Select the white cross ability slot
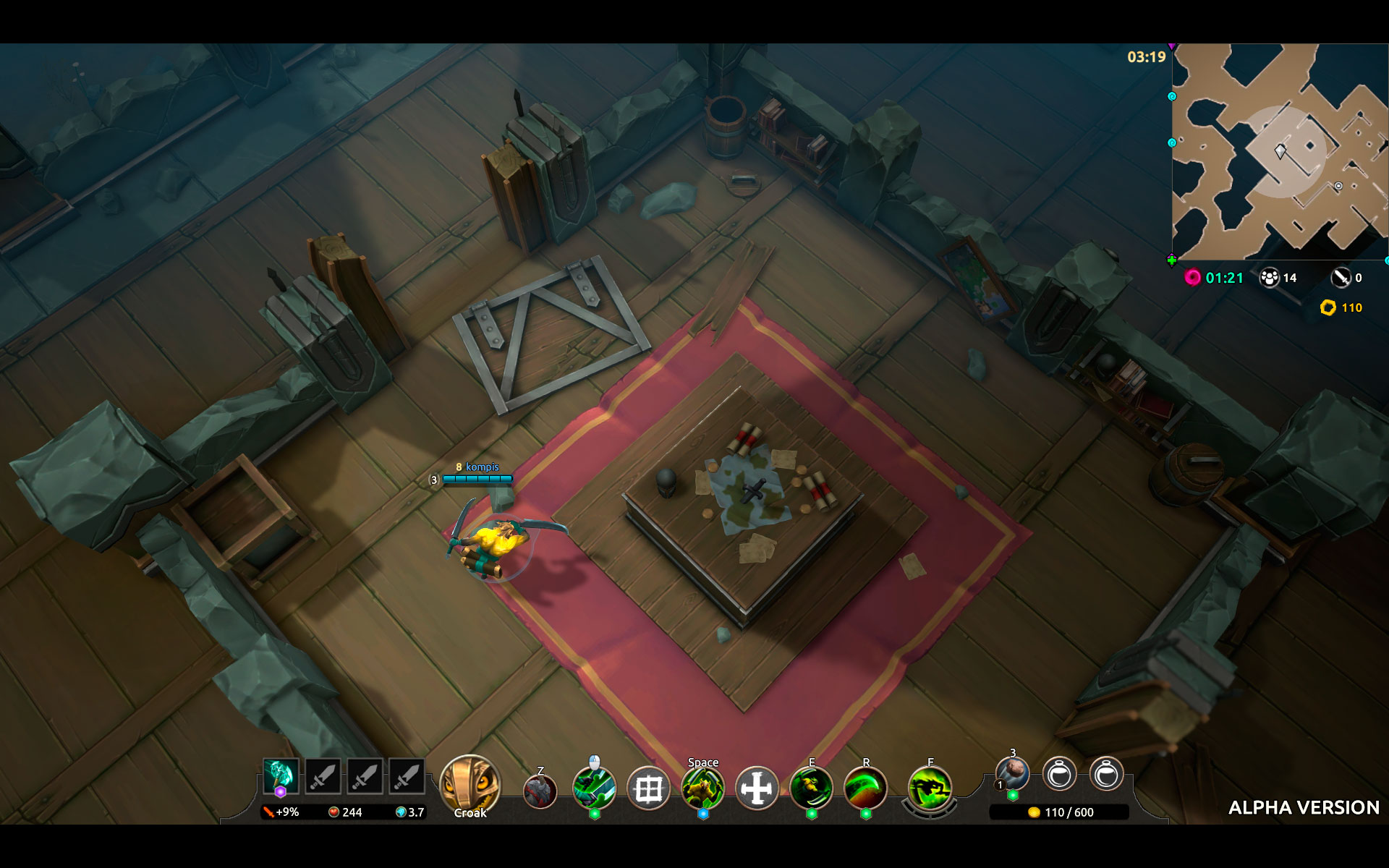This screenshot has height=868, width=1389. (x=757, y=788)
